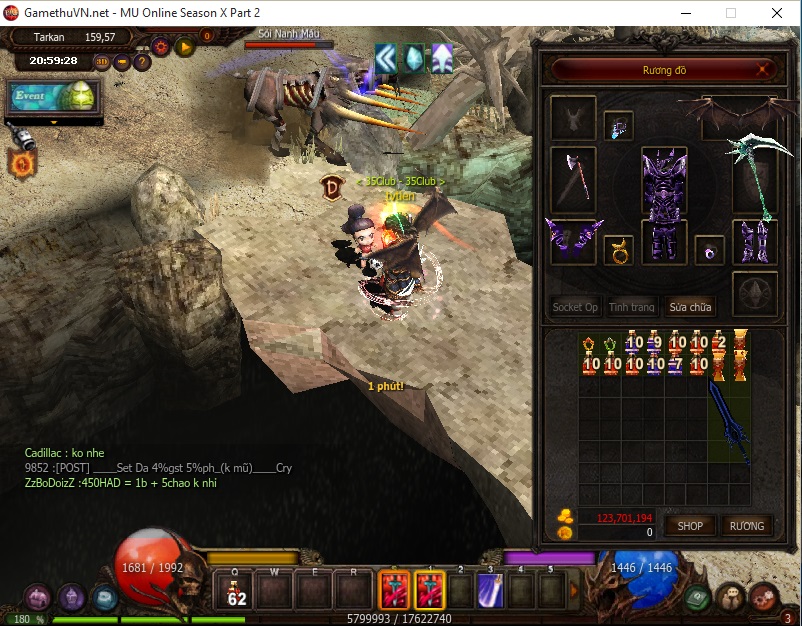Open the orange gear settings icon

click(x=161, y=46)
